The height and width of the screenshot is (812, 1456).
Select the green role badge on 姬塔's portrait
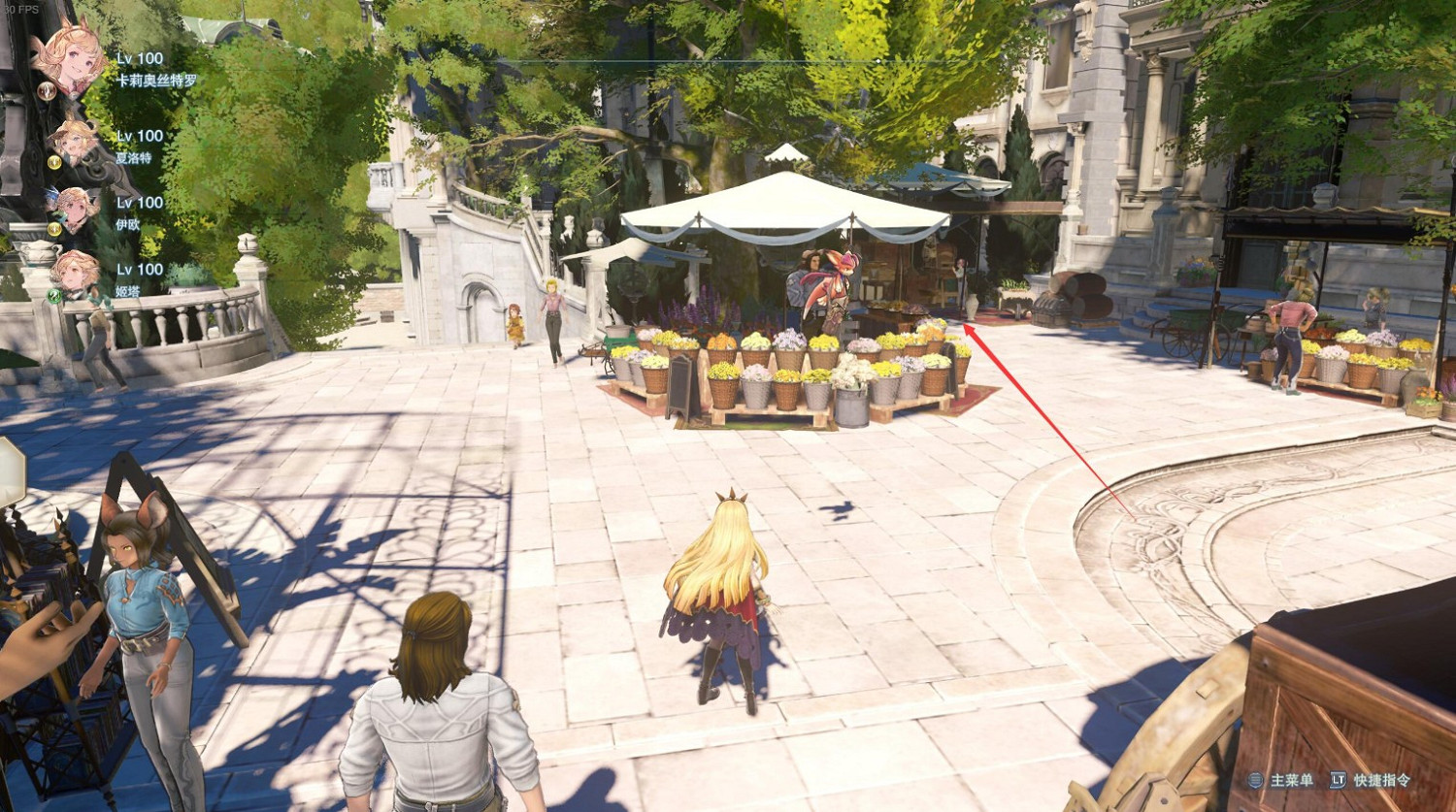click(53, 294)
